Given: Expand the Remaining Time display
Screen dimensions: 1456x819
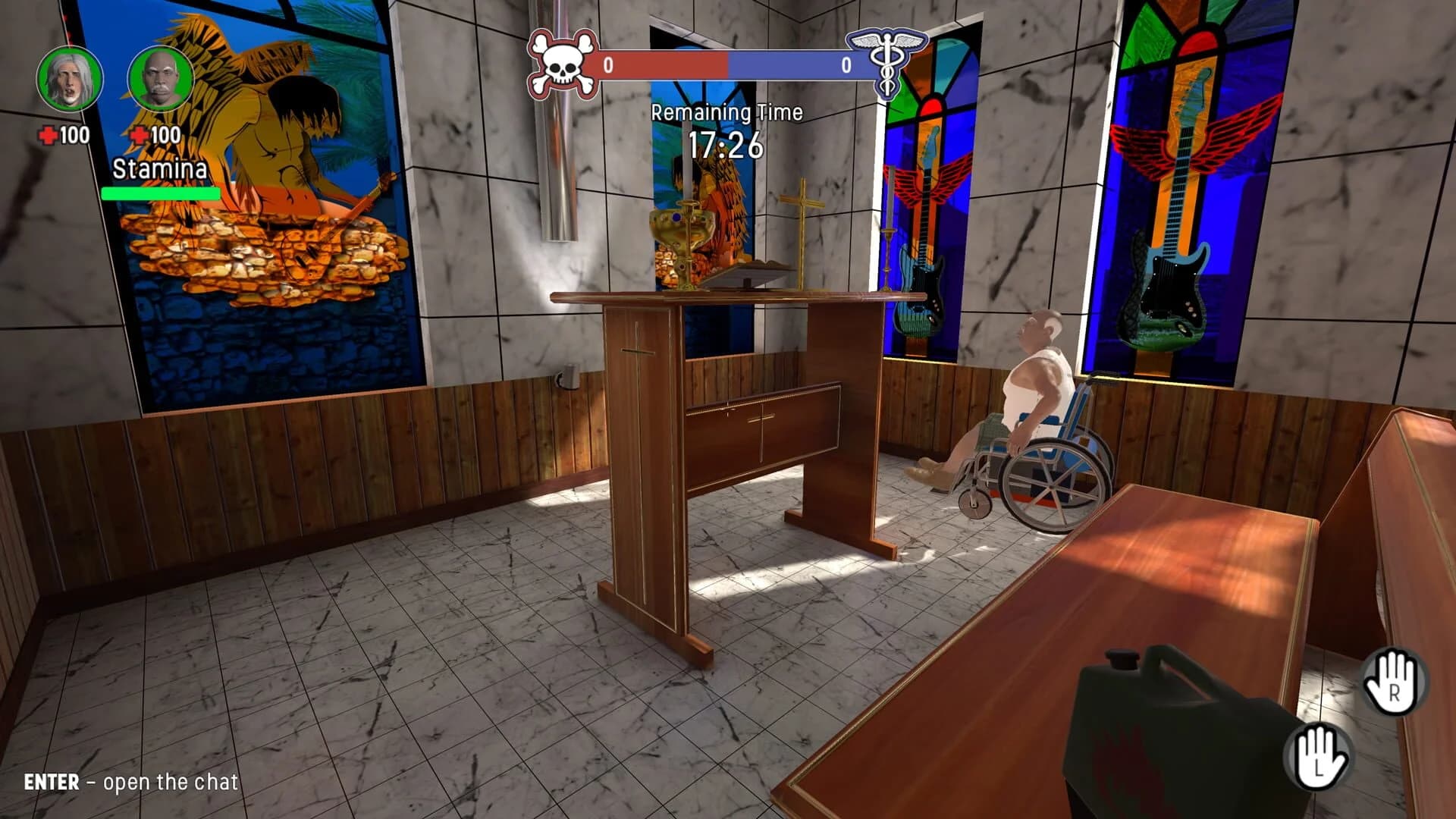Looking at the screenshot, I should (x=726, y=114).
